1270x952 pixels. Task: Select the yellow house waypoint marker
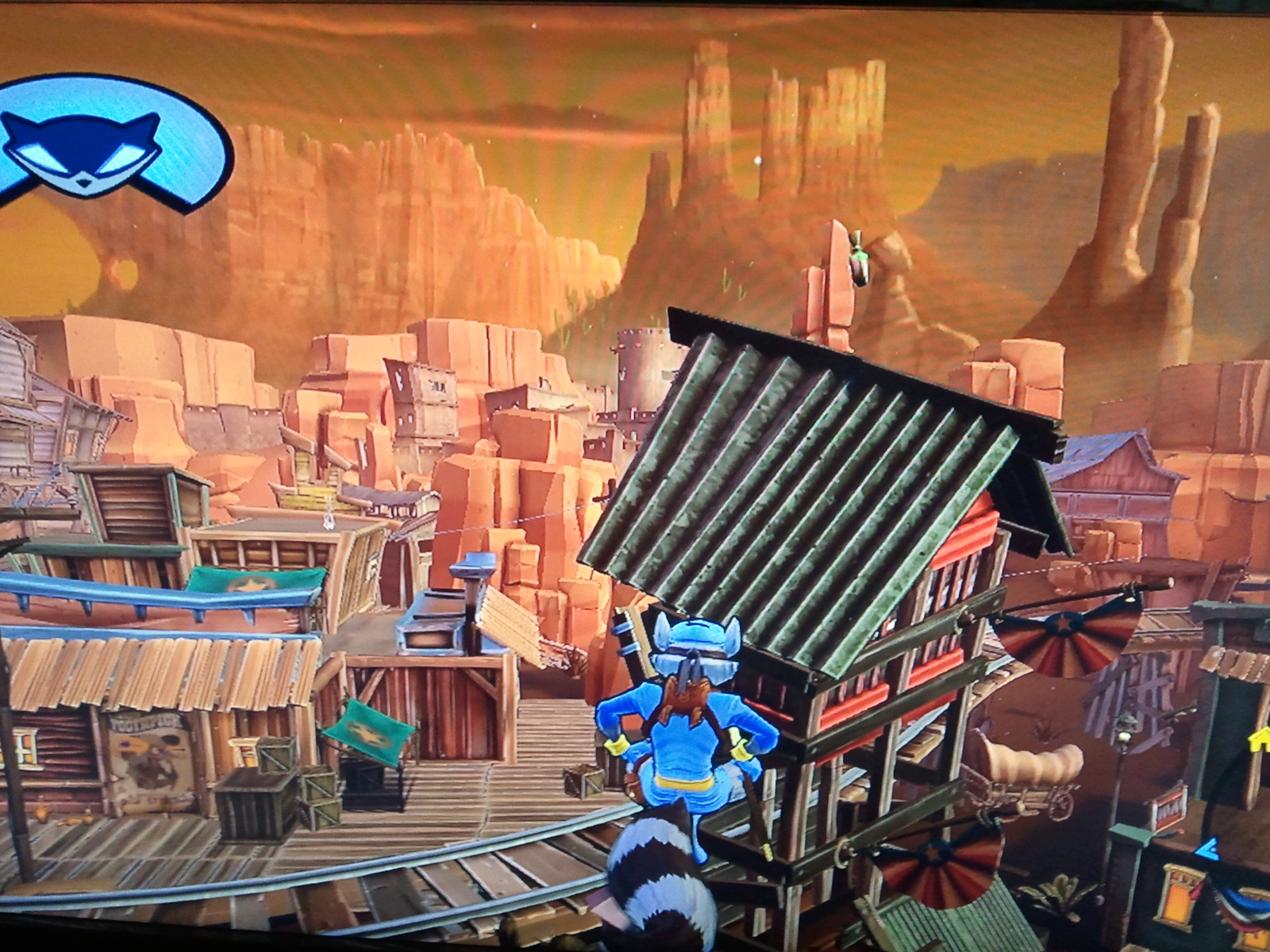click(x=1257, y=740)
